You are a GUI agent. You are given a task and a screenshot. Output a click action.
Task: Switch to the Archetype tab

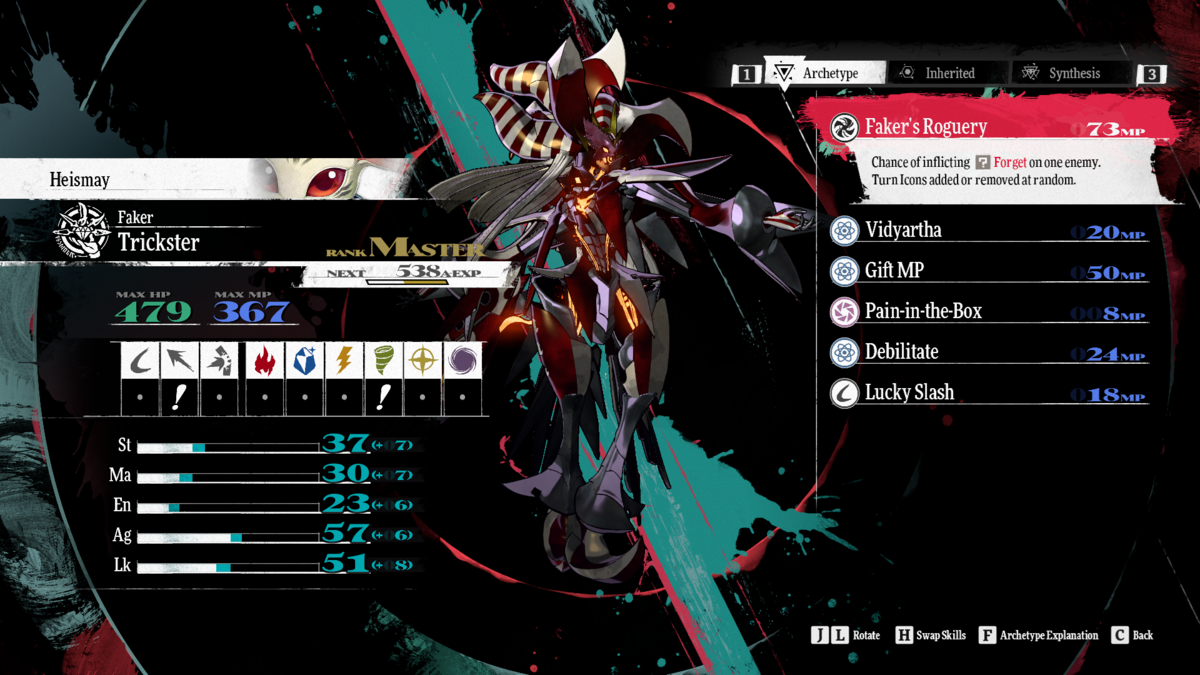(x=826, y=73)
